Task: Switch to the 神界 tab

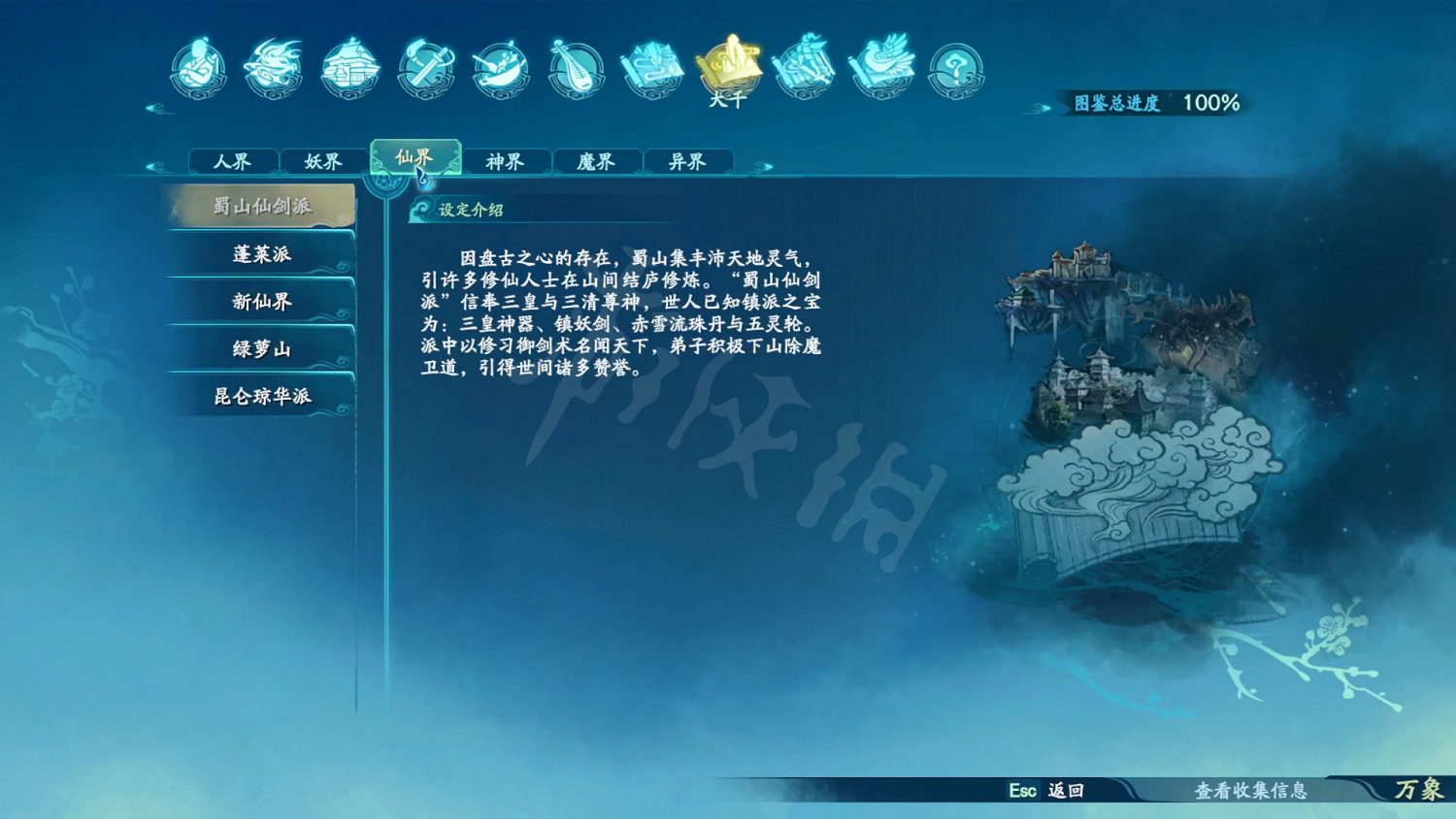Action: pyautogui.click(x=506, y=161)
